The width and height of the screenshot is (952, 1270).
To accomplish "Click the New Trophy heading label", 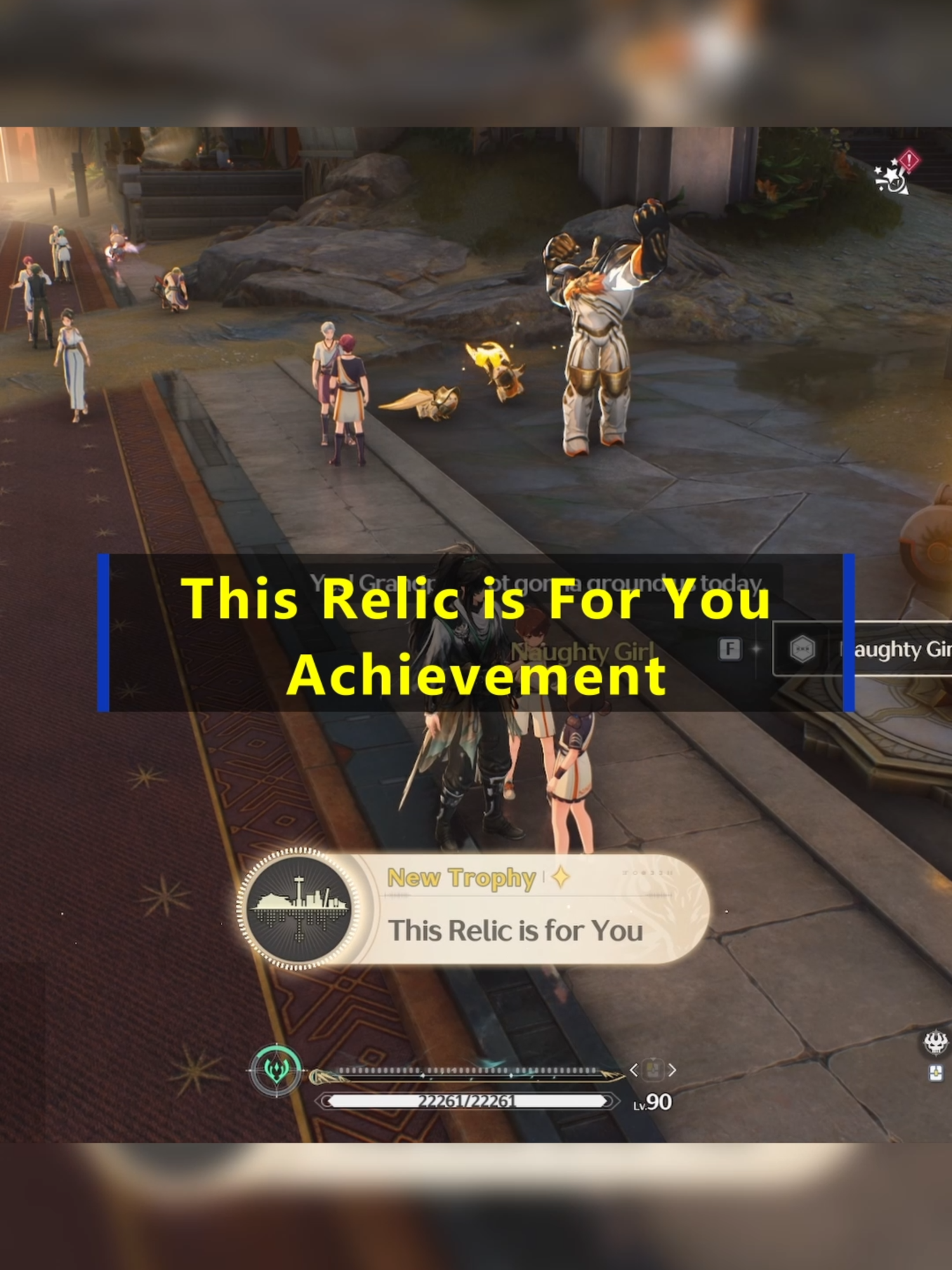I will [x=462, y=877].
